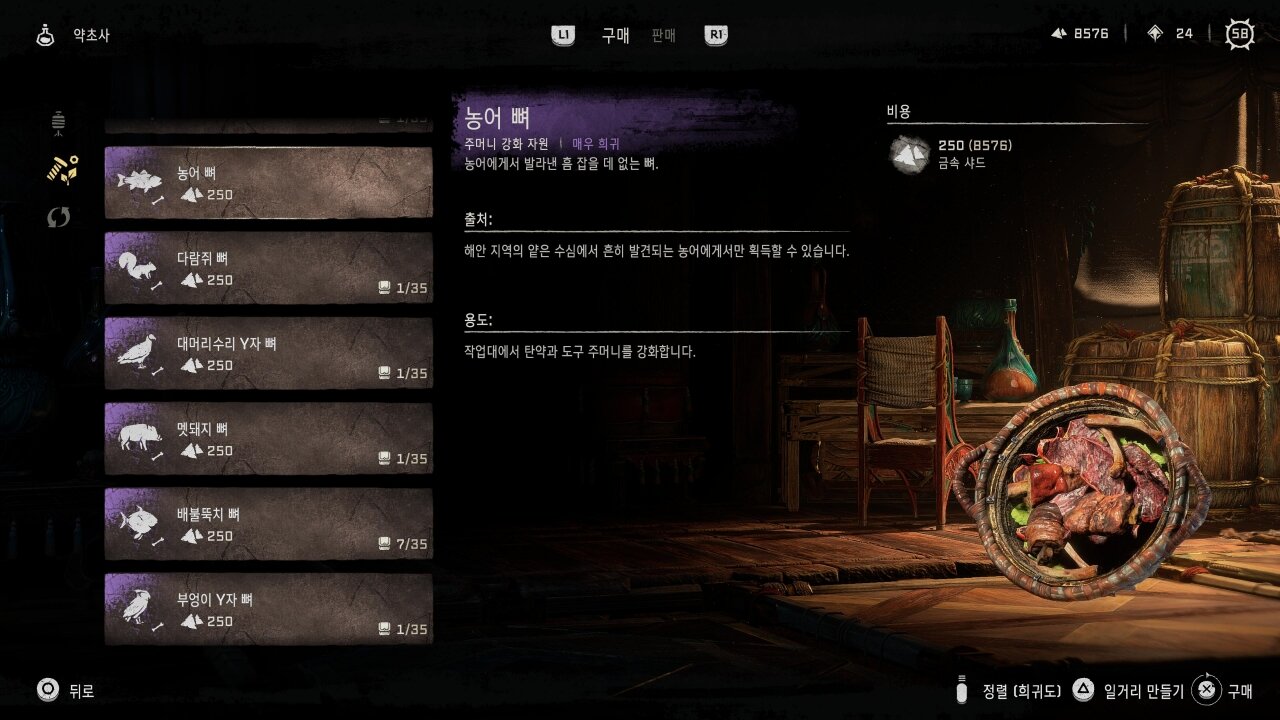Switch to the 구매 tab

pyautogui.click(x=615, y=35)
